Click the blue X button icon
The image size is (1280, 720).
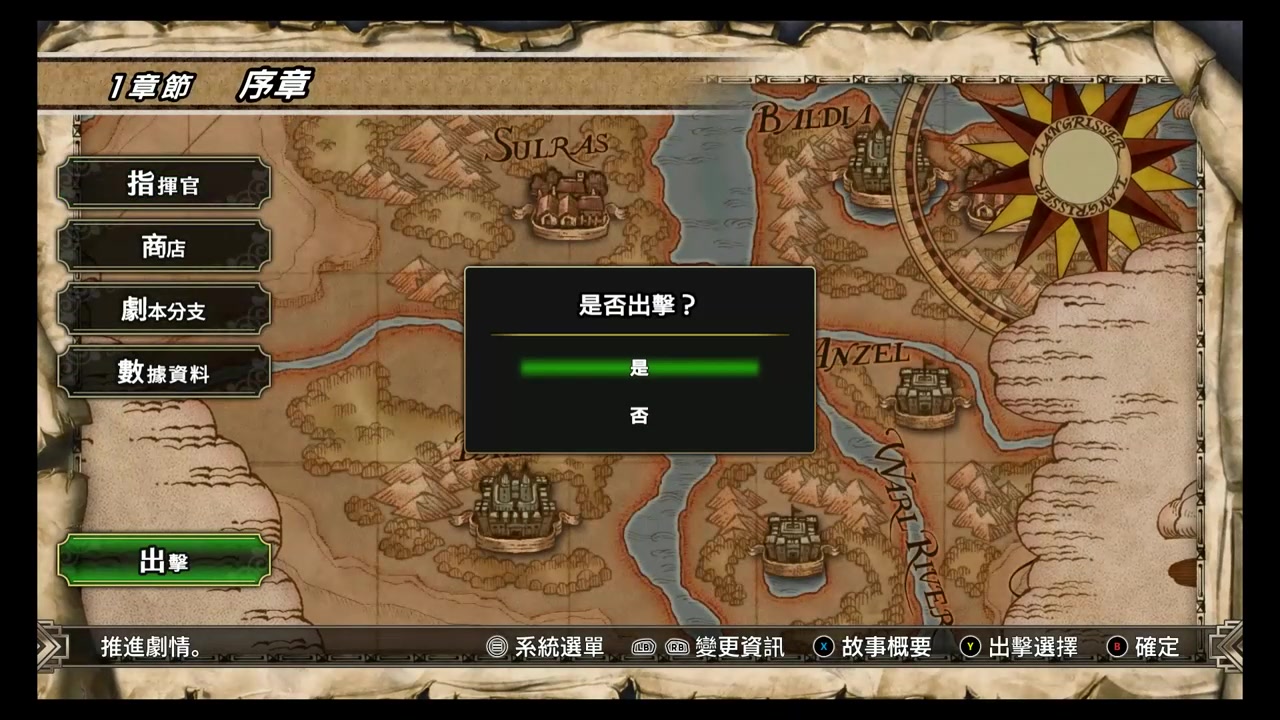[x=823, y=647]
